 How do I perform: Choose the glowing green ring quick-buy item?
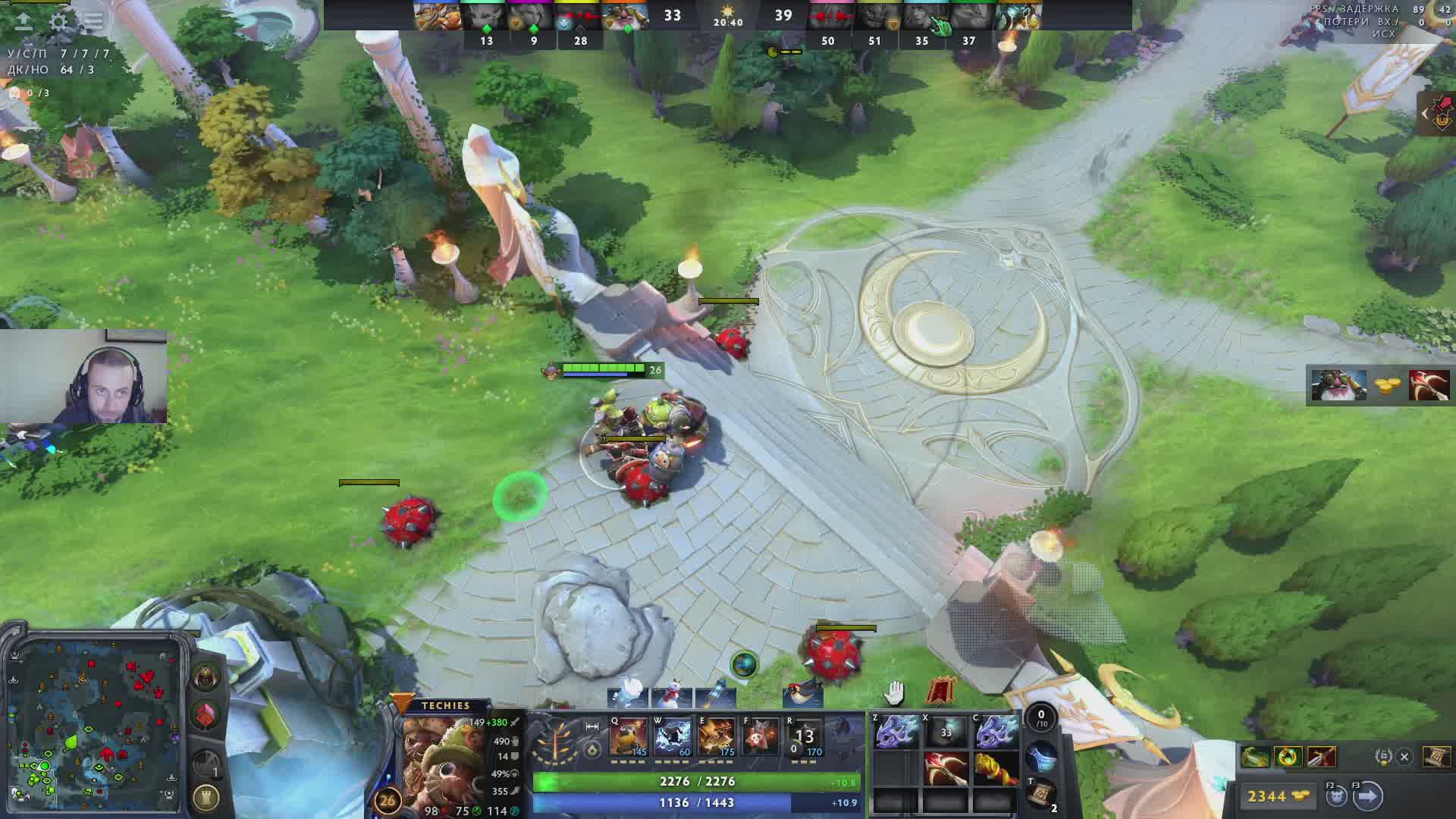tap(1288, 757)
